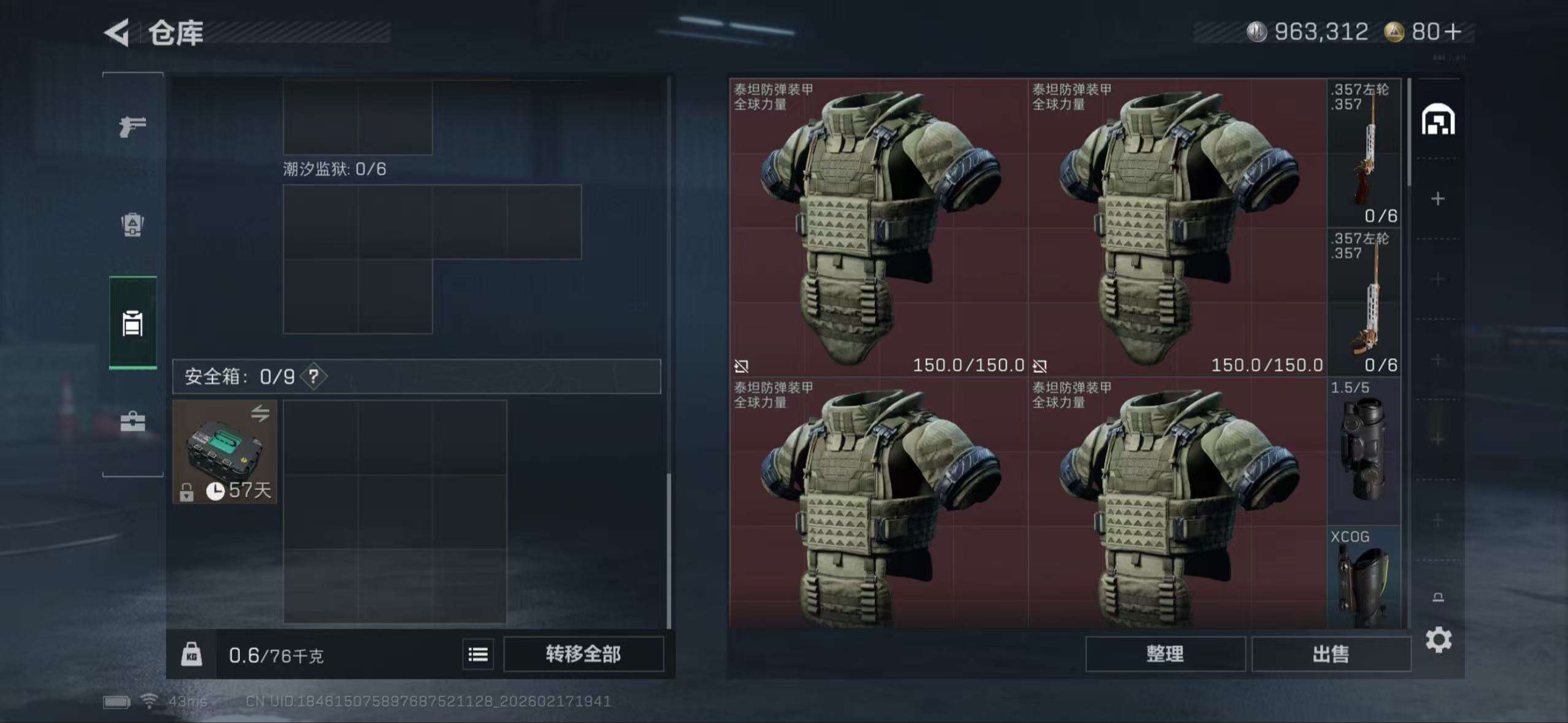This screenshot has height=723, width=1568.
Task: Show the 安全箱 help question mark
Action: point(313,376)
